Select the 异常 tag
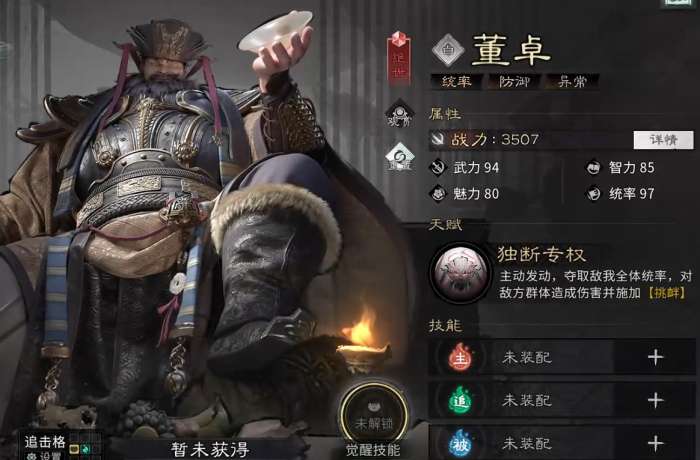700x460 pixels. [x=571, y=82]
